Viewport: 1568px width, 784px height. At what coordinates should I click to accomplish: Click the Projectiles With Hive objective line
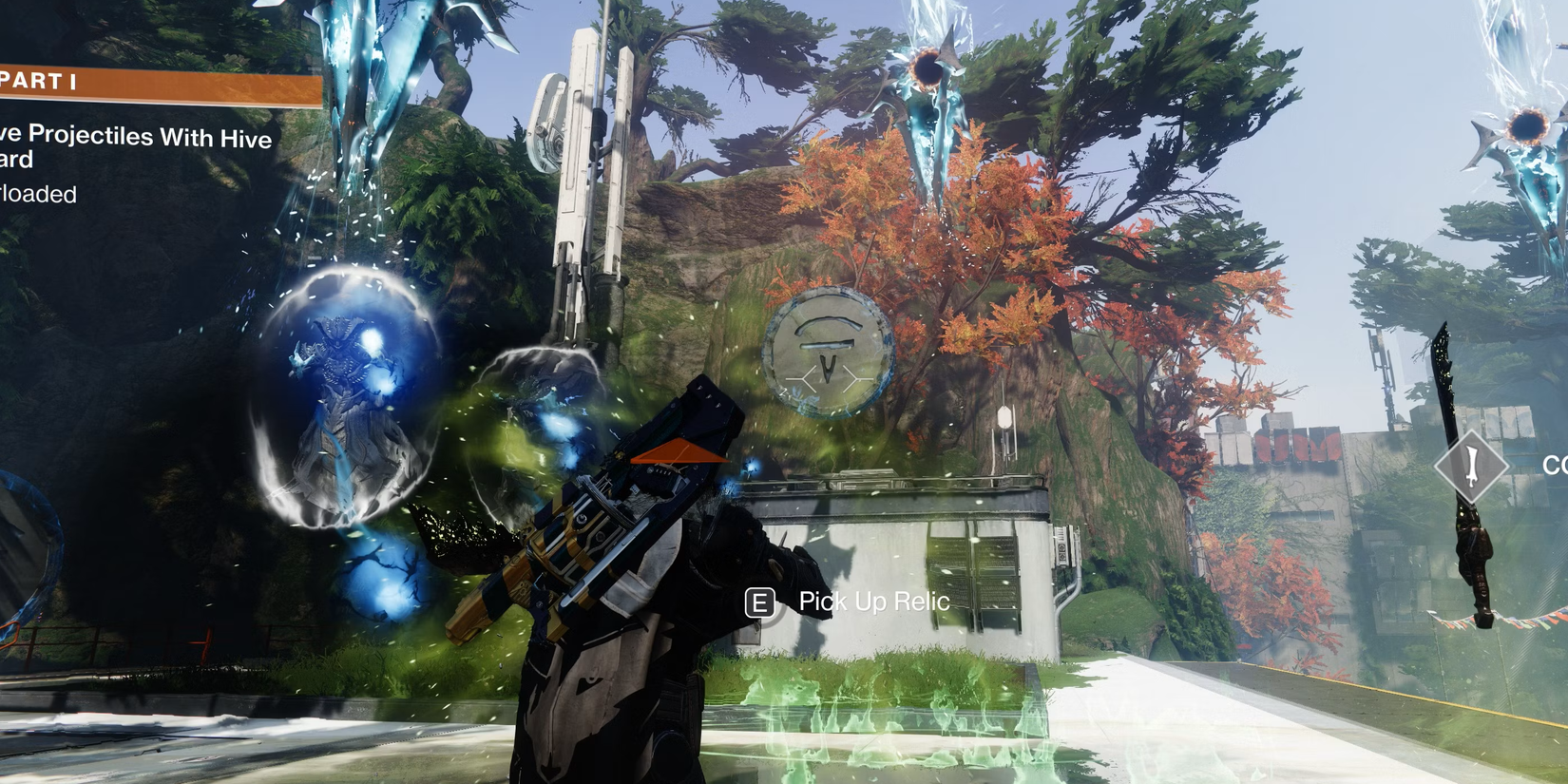coord(133,139)
